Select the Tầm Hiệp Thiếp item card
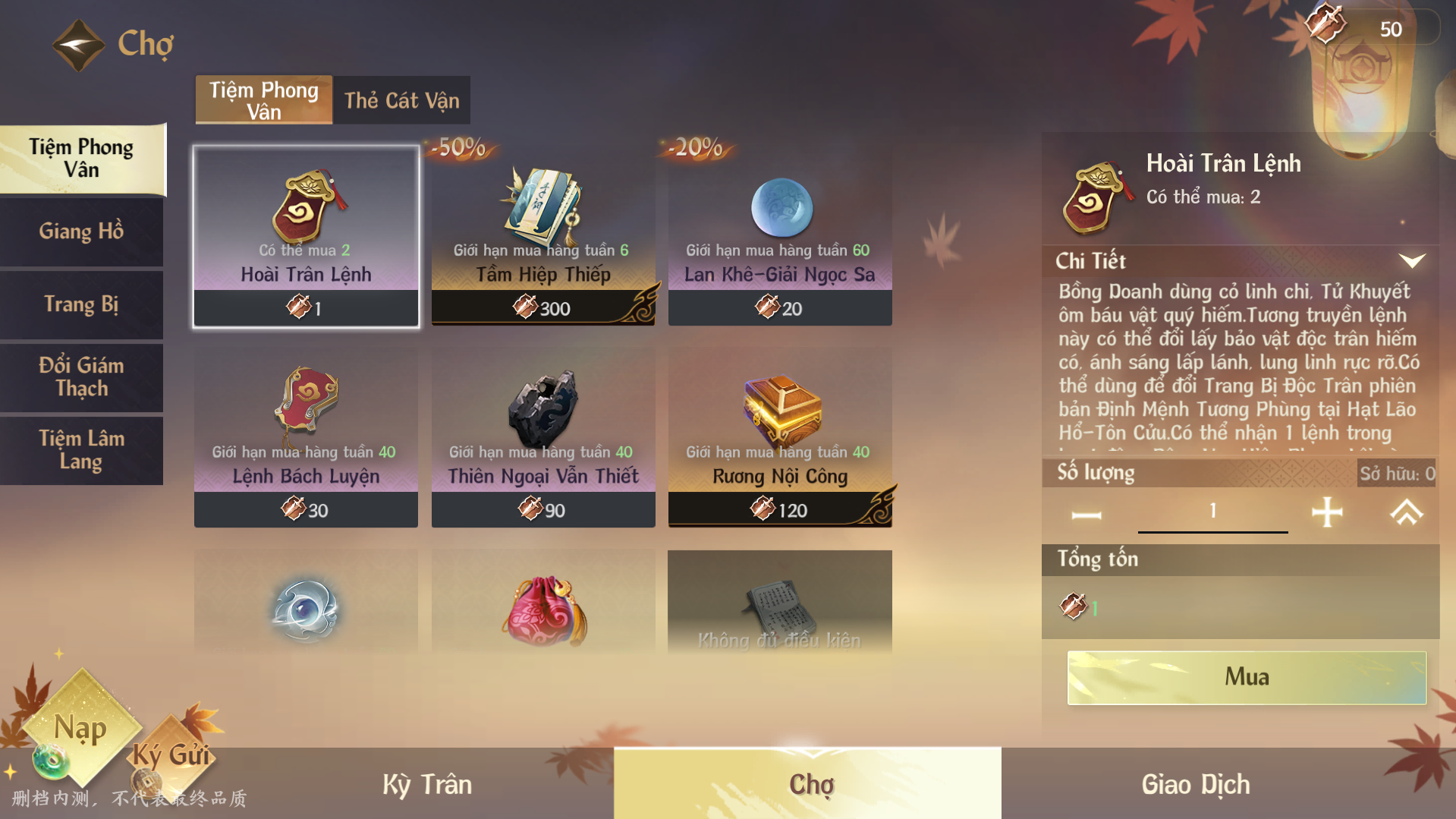This screenshot has height=819, width=1456. 543,236
